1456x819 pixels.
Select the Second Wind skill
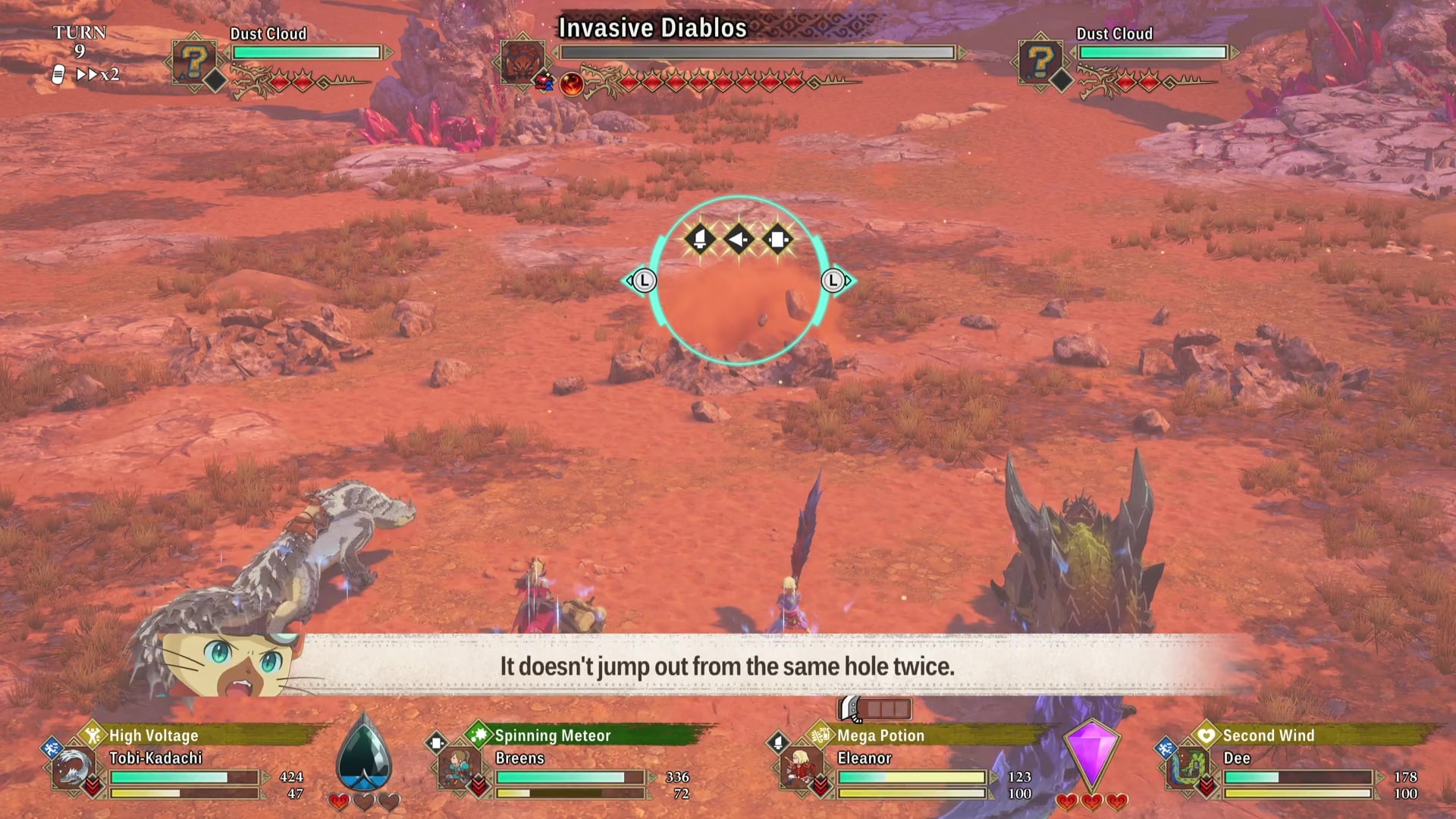(1268, 735)
